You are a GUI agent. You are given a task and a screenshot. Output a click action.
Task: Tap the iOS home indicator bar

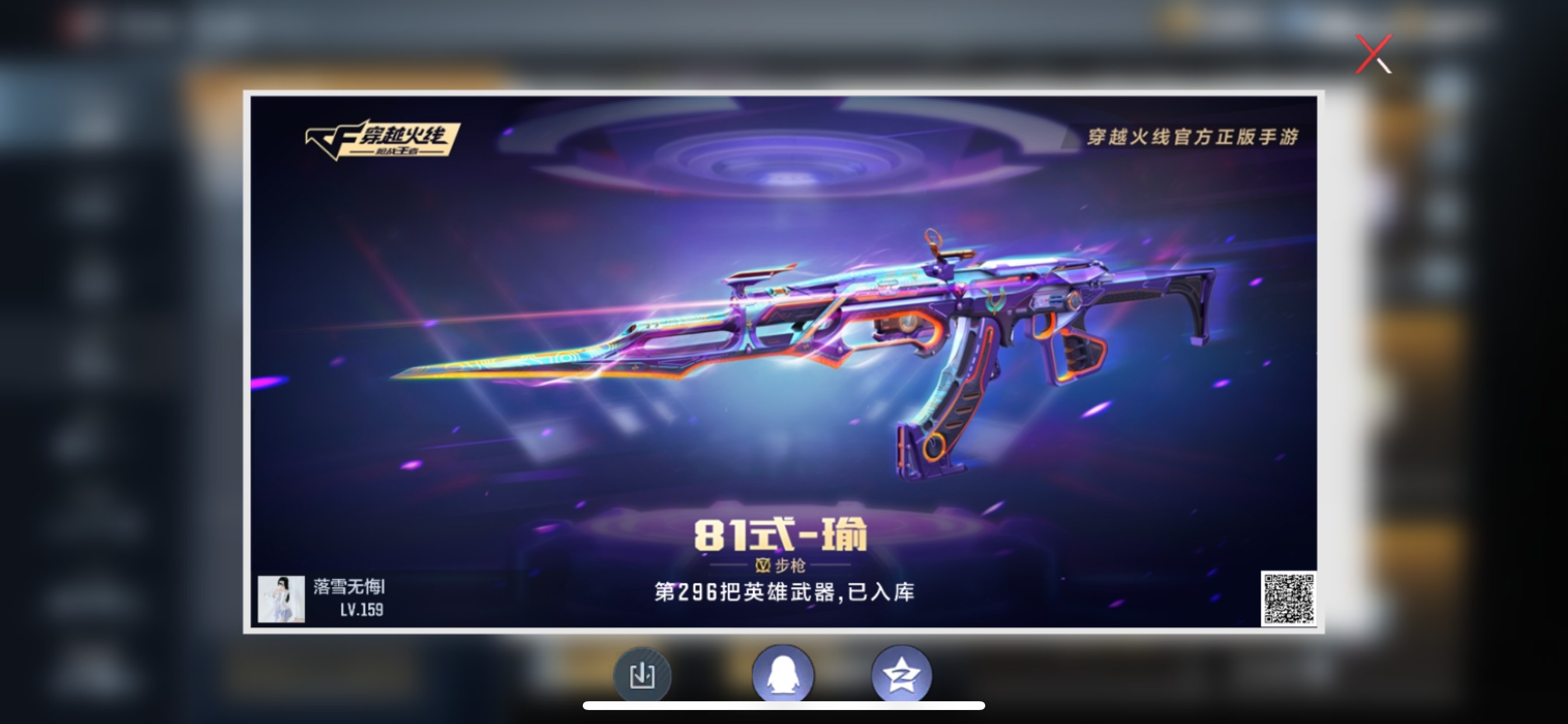coord(784,707)
